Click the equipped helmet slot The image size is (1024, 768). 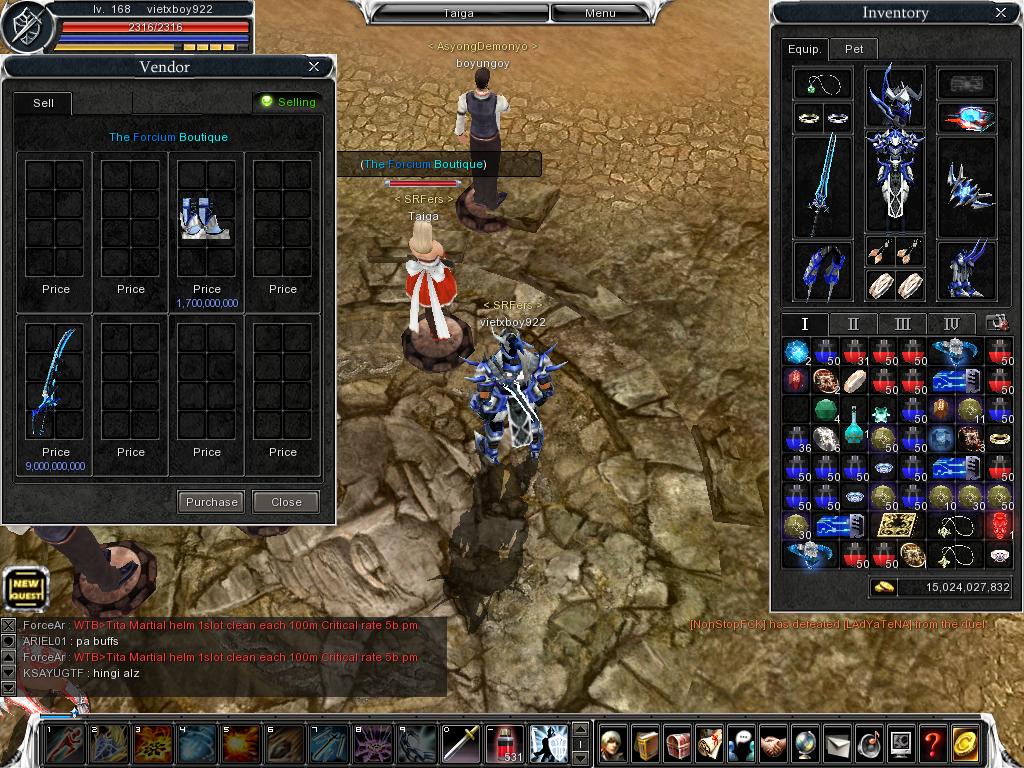[x=894, y=95]
